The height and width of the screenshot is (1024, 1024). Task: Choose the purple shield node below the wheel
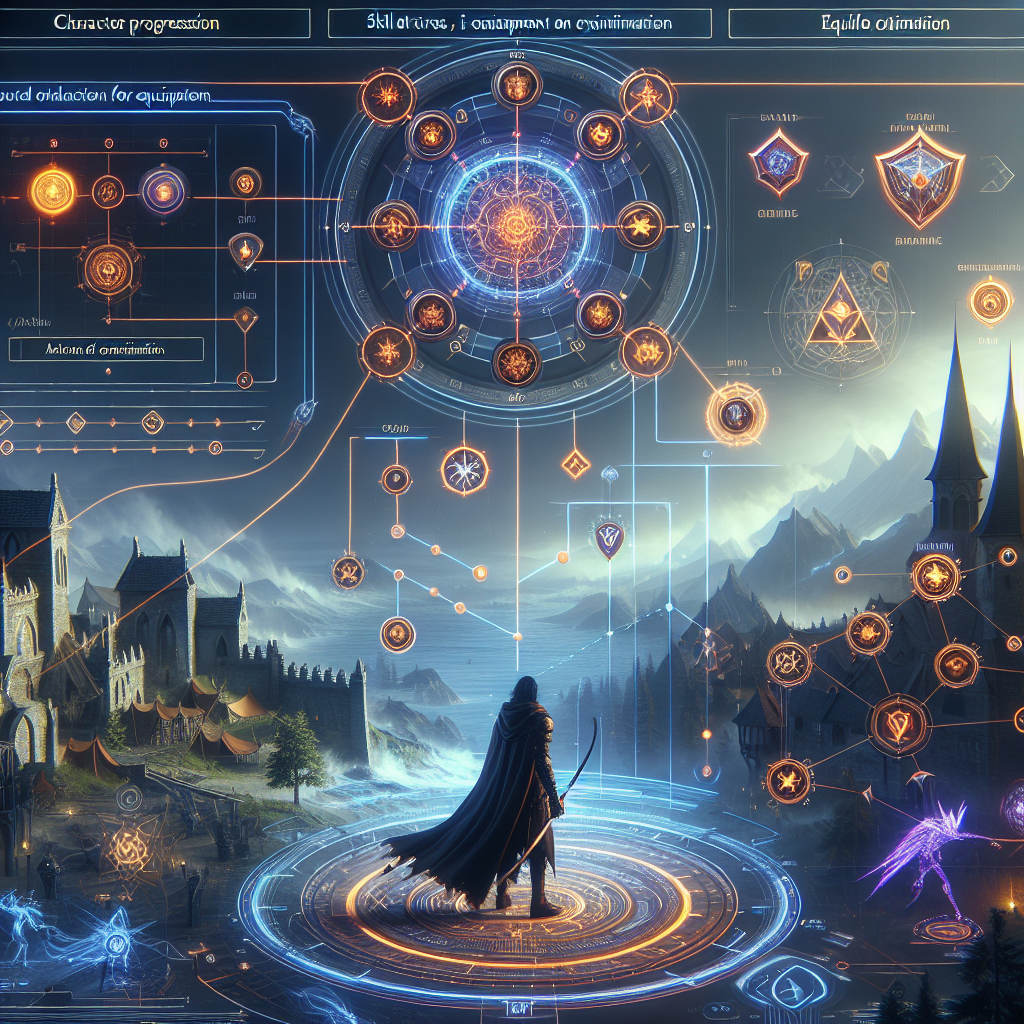[x=607, y=540]
